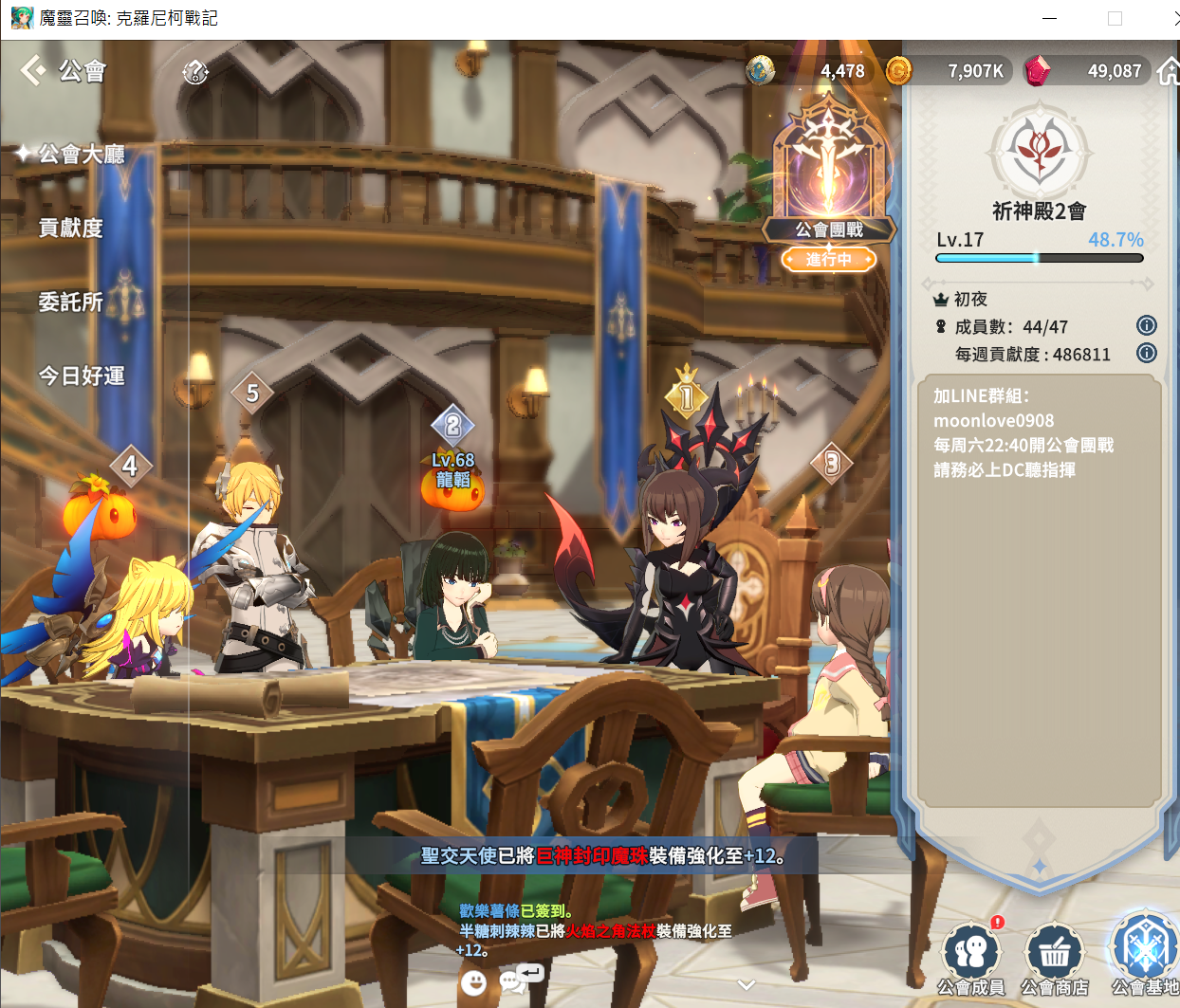Open the 貢獻度 menu entry
This screenshot has height=1008, width=1180.
70,228
